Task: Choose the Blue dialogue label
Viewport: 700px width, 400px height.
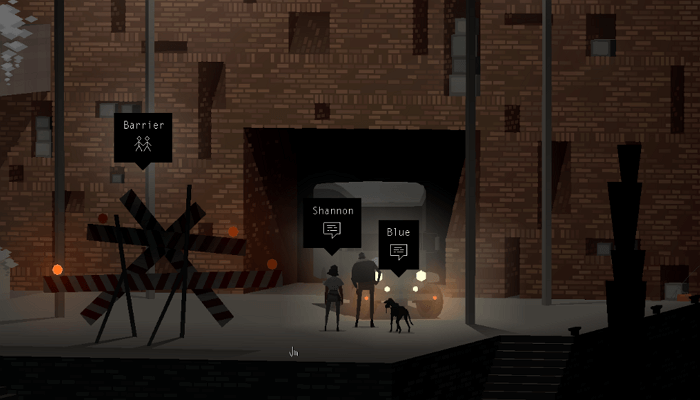Action: pos(398,243)
